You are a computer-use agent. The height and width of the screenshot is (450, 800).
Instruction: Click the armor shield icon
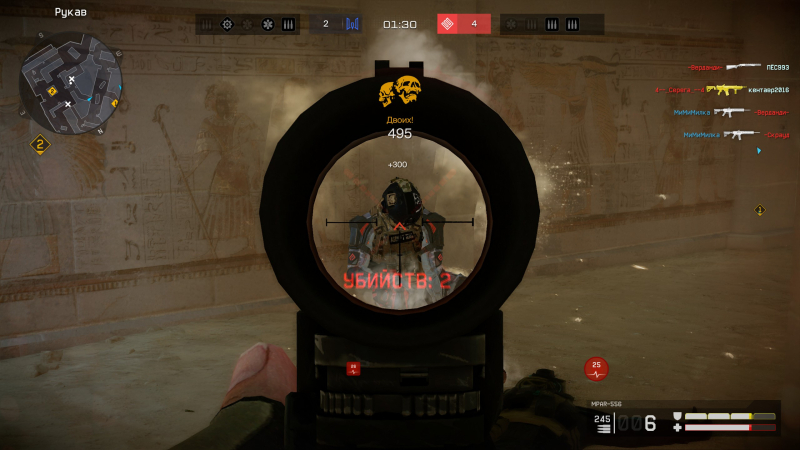point(677,416)
